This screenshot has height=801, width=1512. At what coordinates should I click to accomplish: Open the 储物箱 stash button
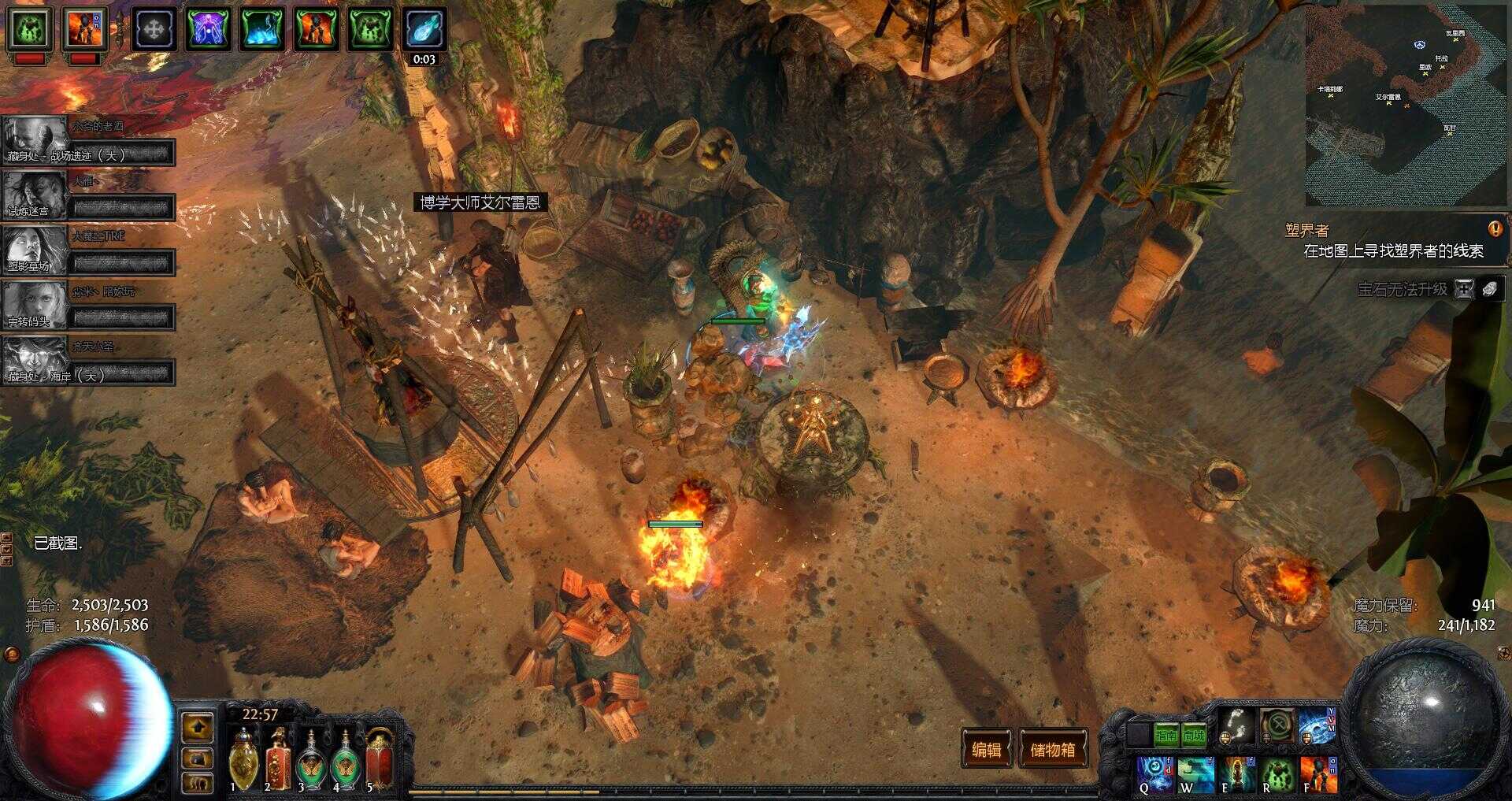[x=1053, y=749]
